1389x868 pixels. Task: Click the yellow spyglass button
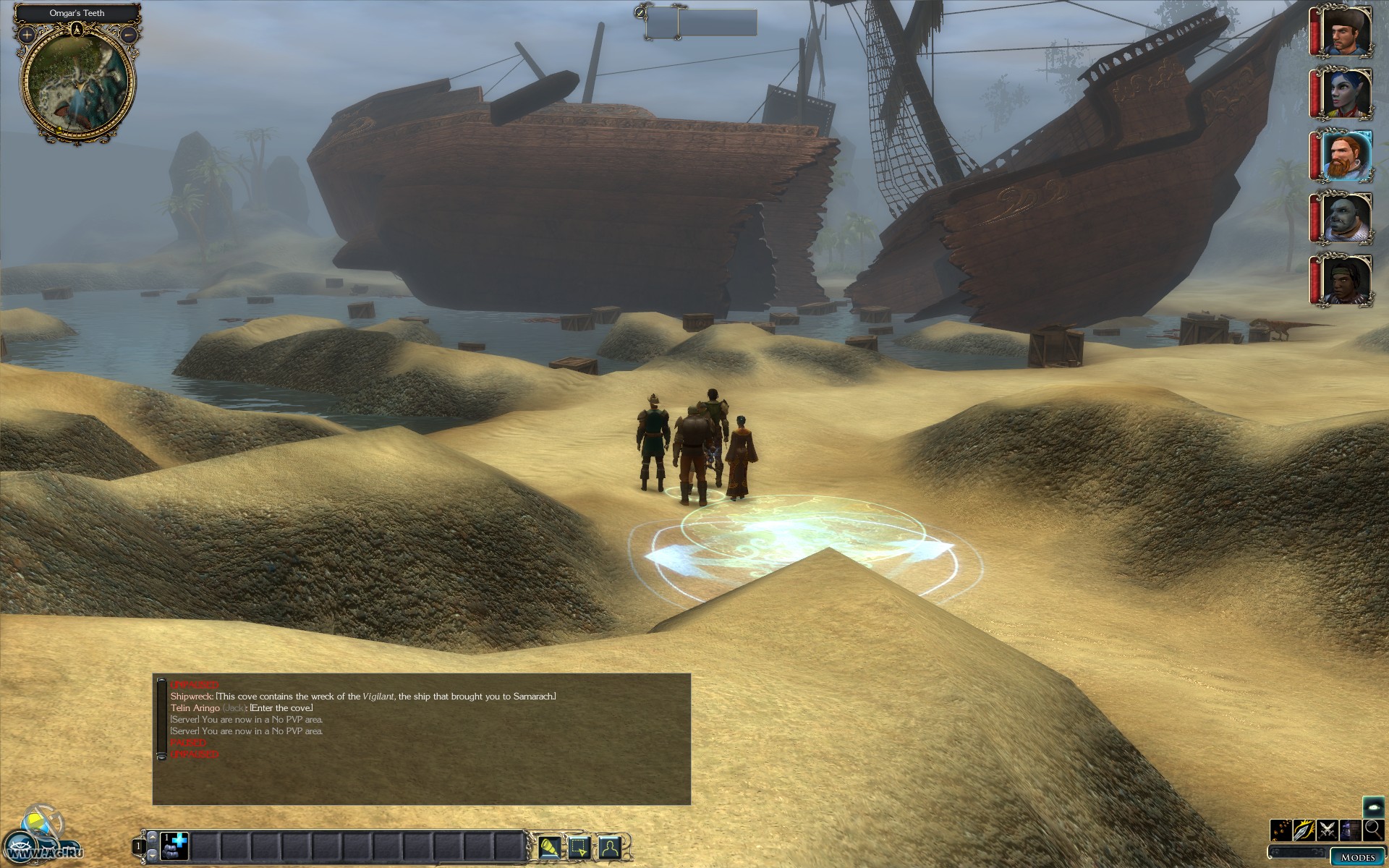click(x=549, y=846)
